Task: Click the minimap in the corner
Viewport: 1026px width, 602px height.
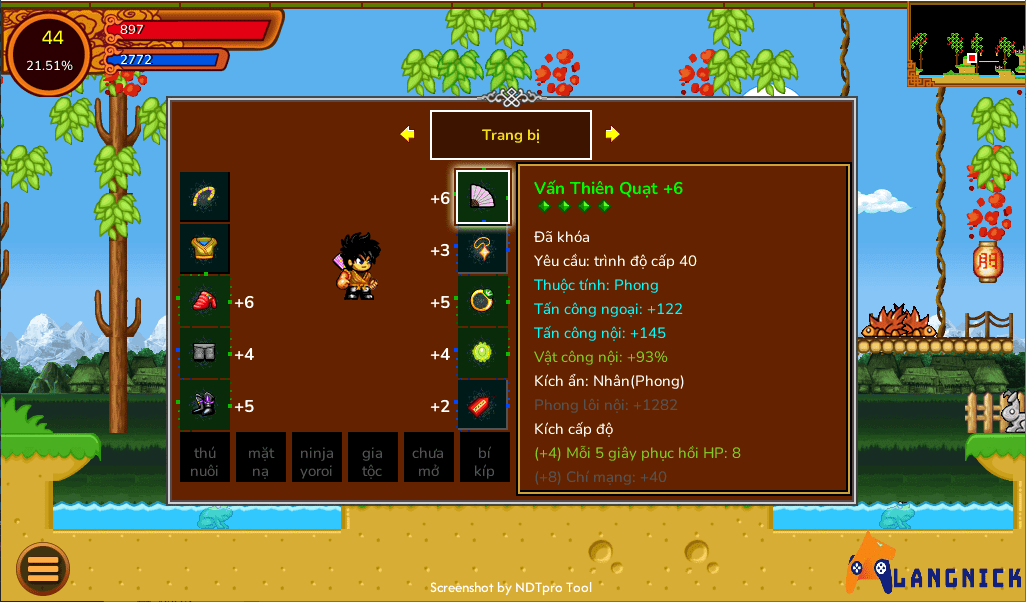Action: coord(966,44)
